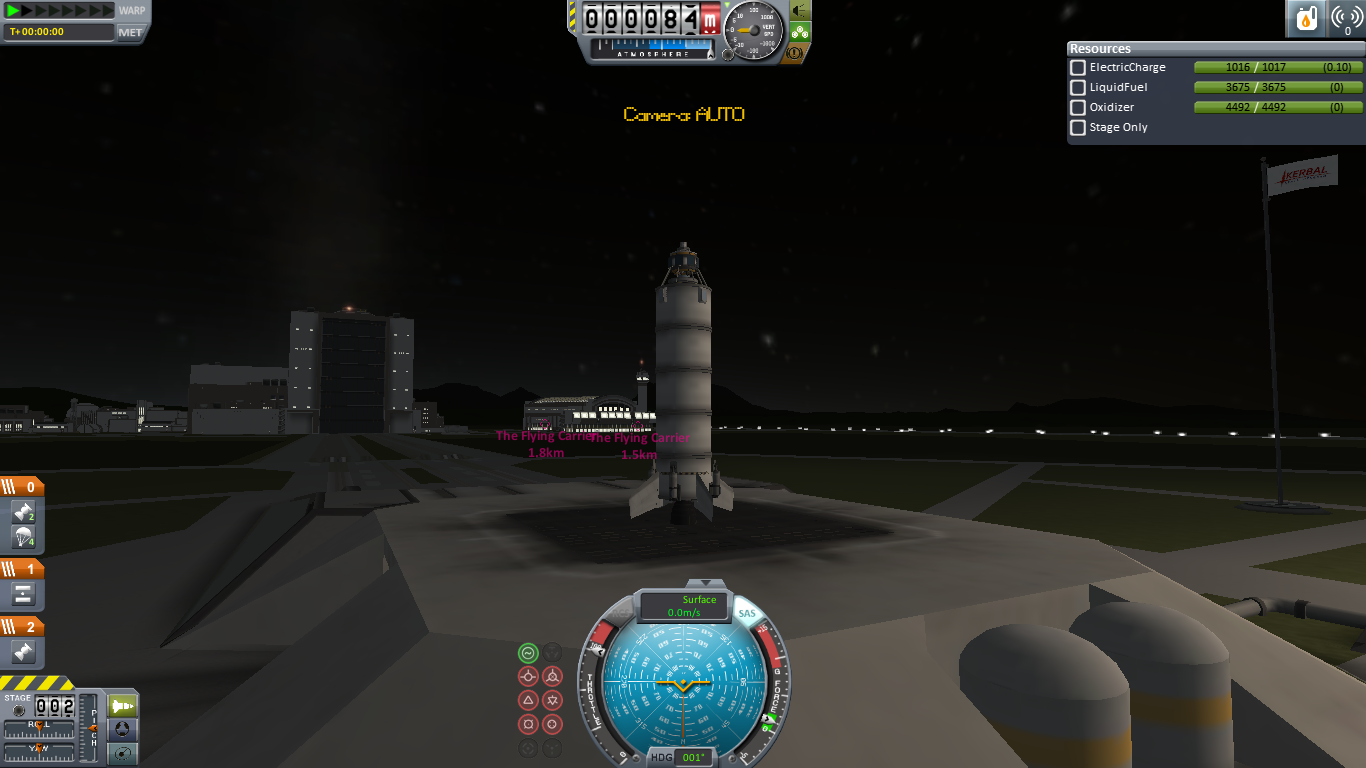Close the Resources panel via fuel toolbar icon
This screenshot has height=768, width=1366.
click(1305, 19)
